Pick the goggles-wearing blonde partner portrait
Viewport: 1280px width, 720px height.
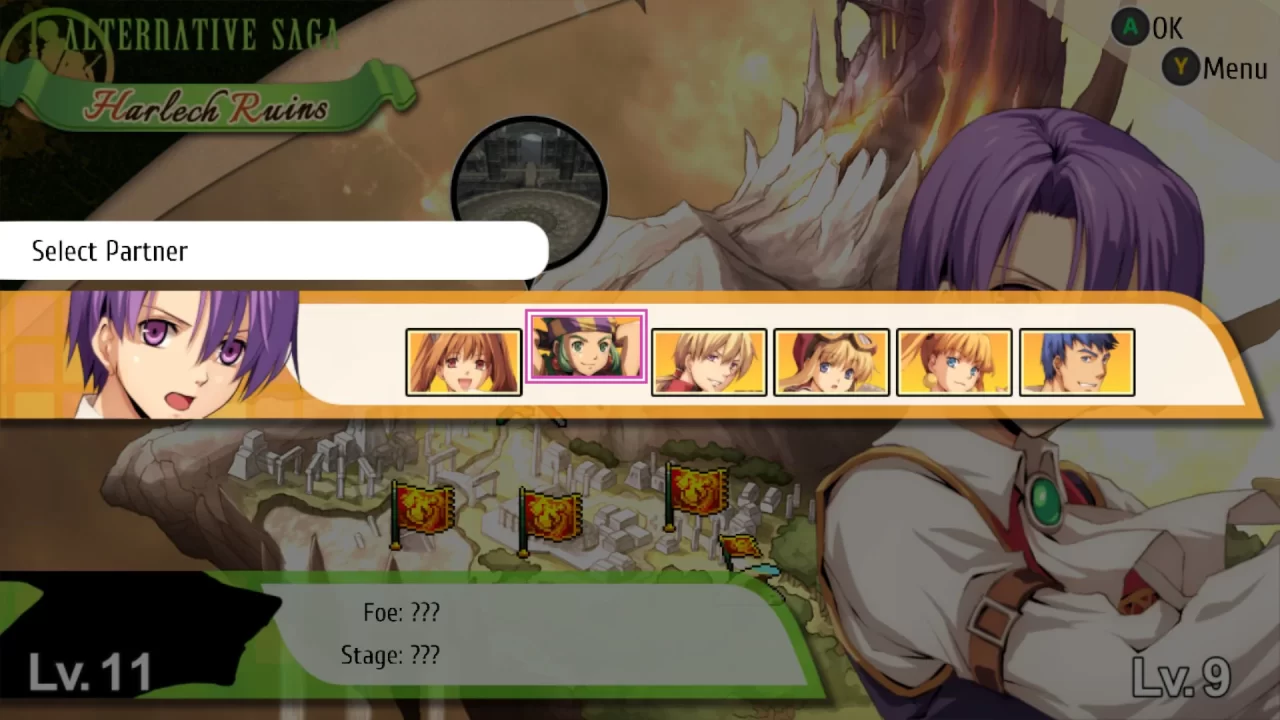click(x=832, y=361)
